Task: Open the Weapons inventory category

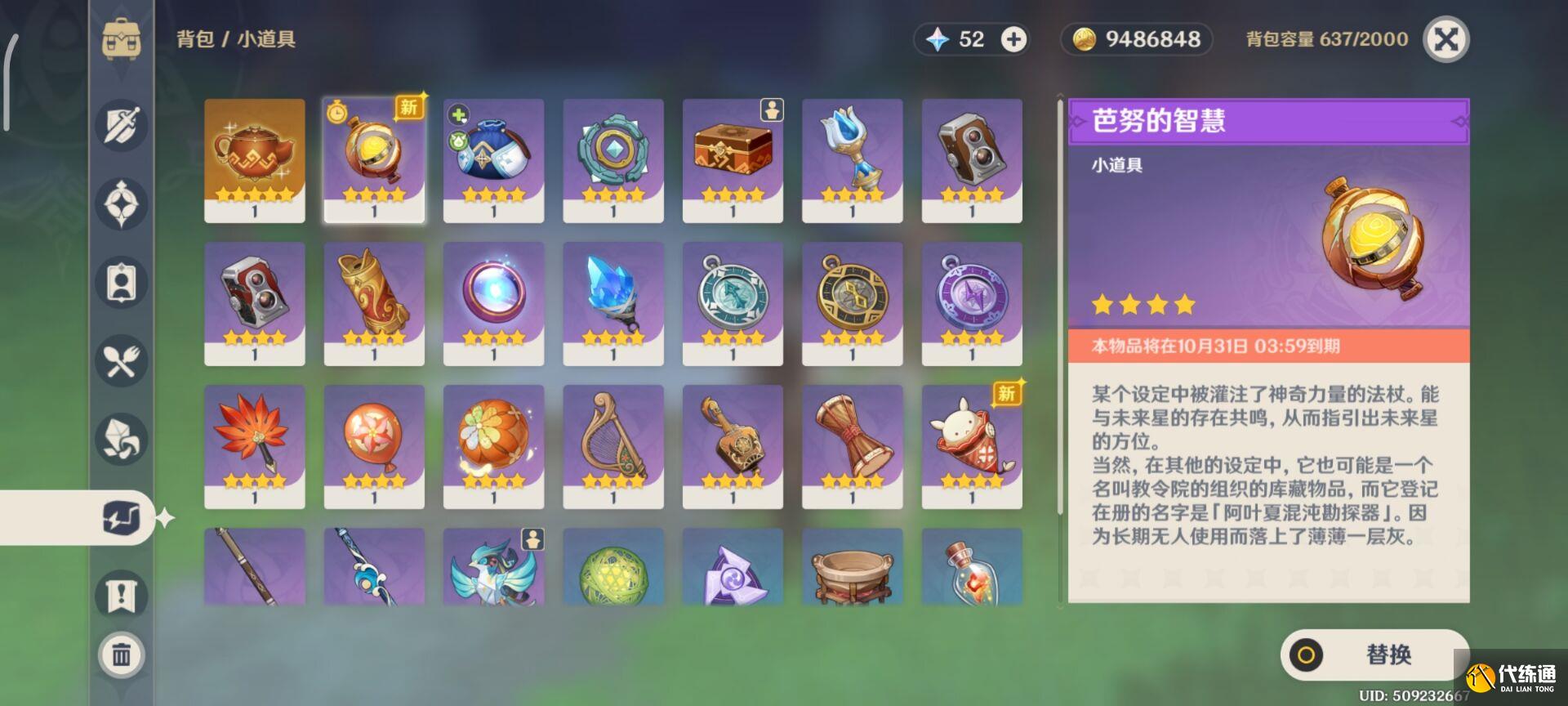Action: (x=121, y=124)
